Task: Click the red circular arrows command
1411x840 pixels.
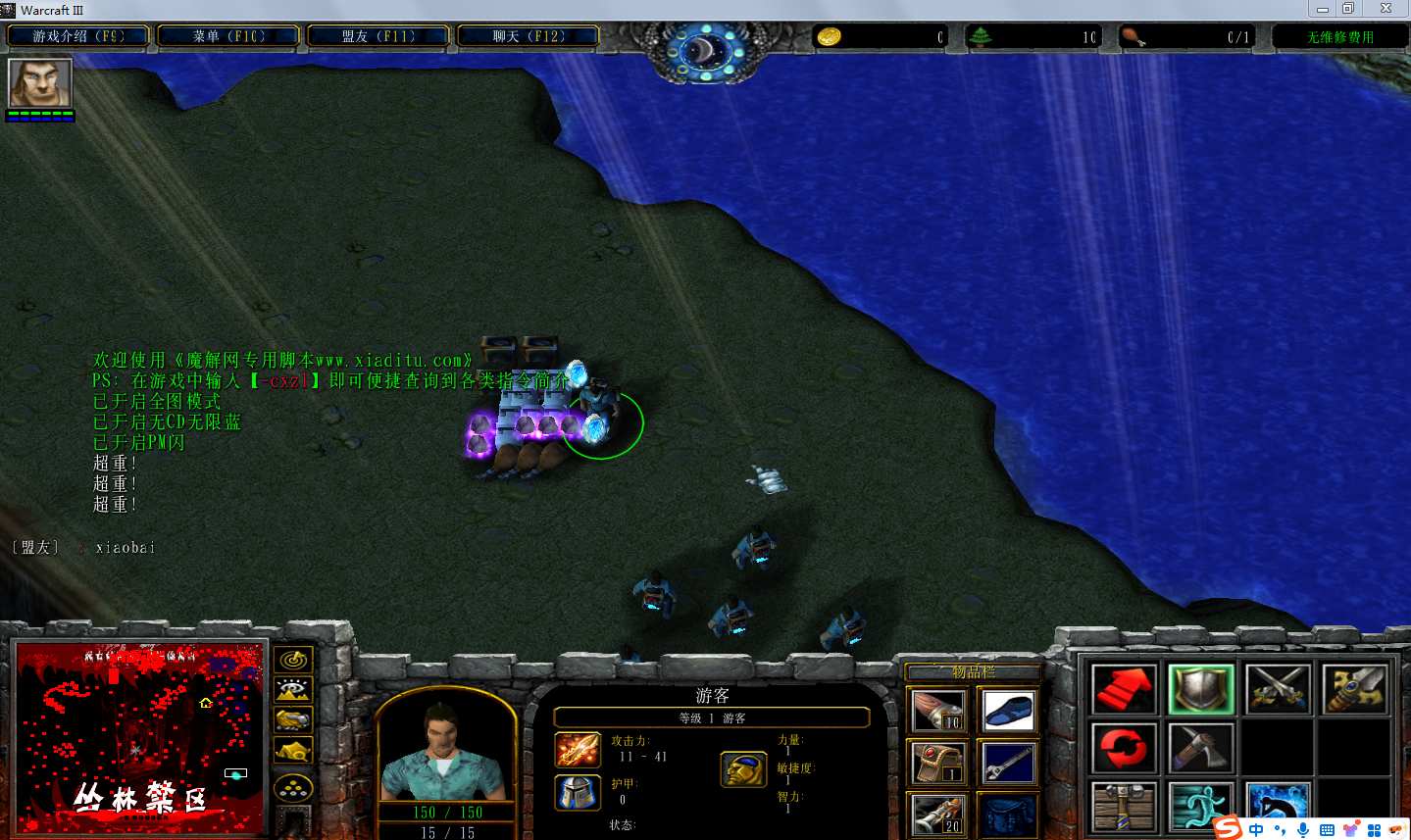Action: pos(1124,748)
